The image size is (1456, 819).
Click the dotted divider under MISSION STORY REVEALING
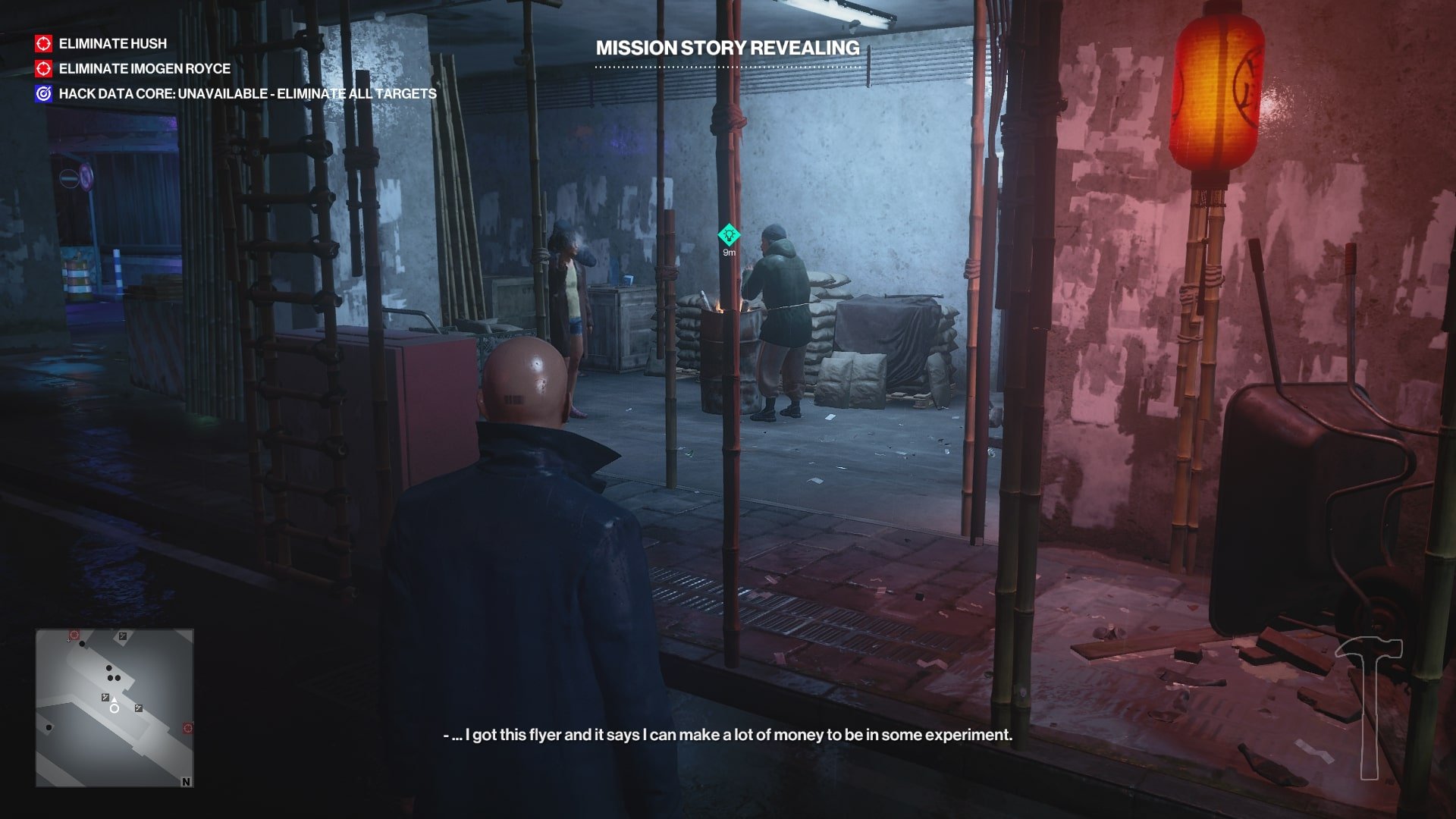pyautogui.click(x=726, y=67)
